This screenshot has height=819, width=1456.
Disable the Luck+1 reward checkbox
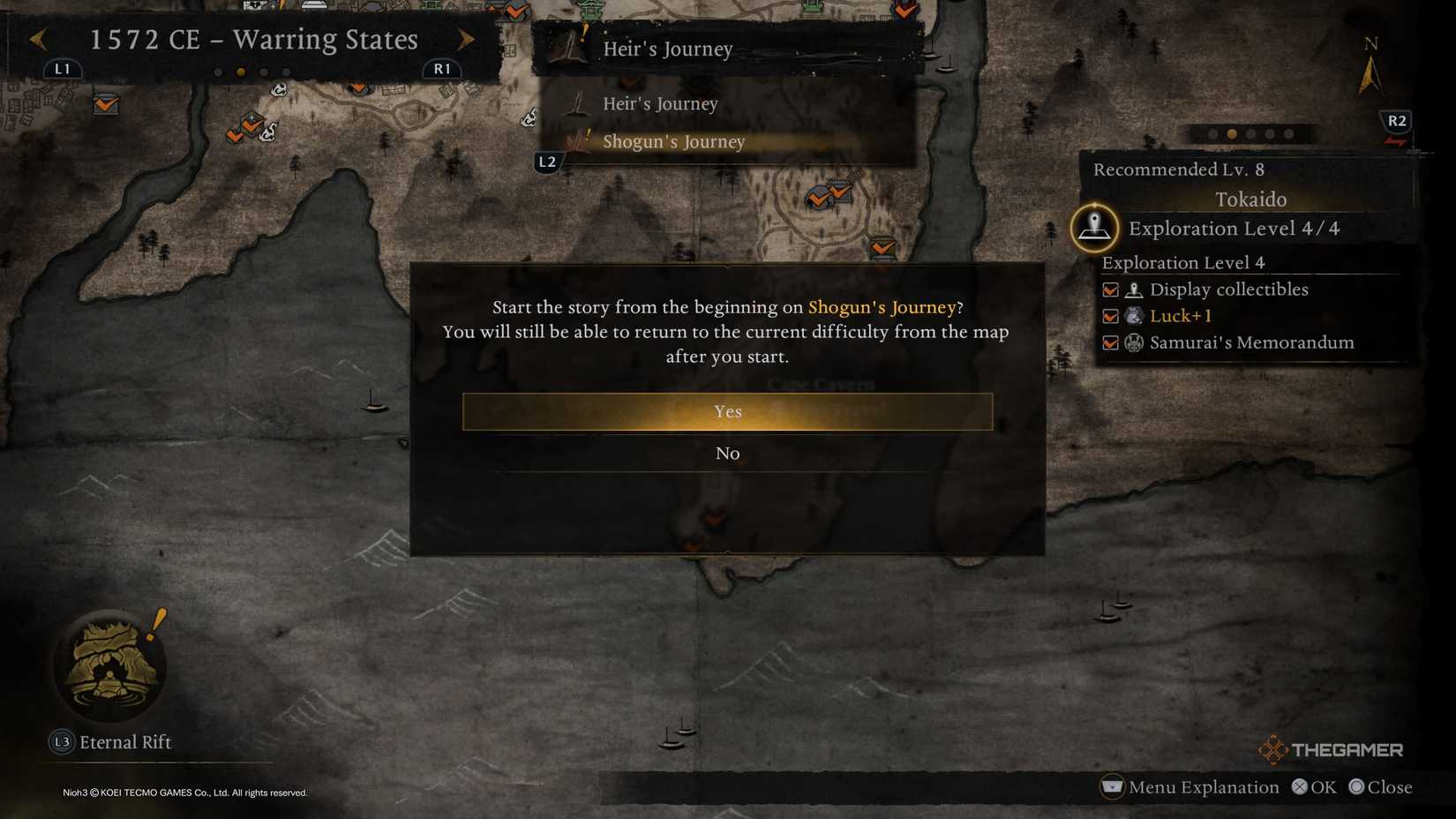coord(1110,316)
